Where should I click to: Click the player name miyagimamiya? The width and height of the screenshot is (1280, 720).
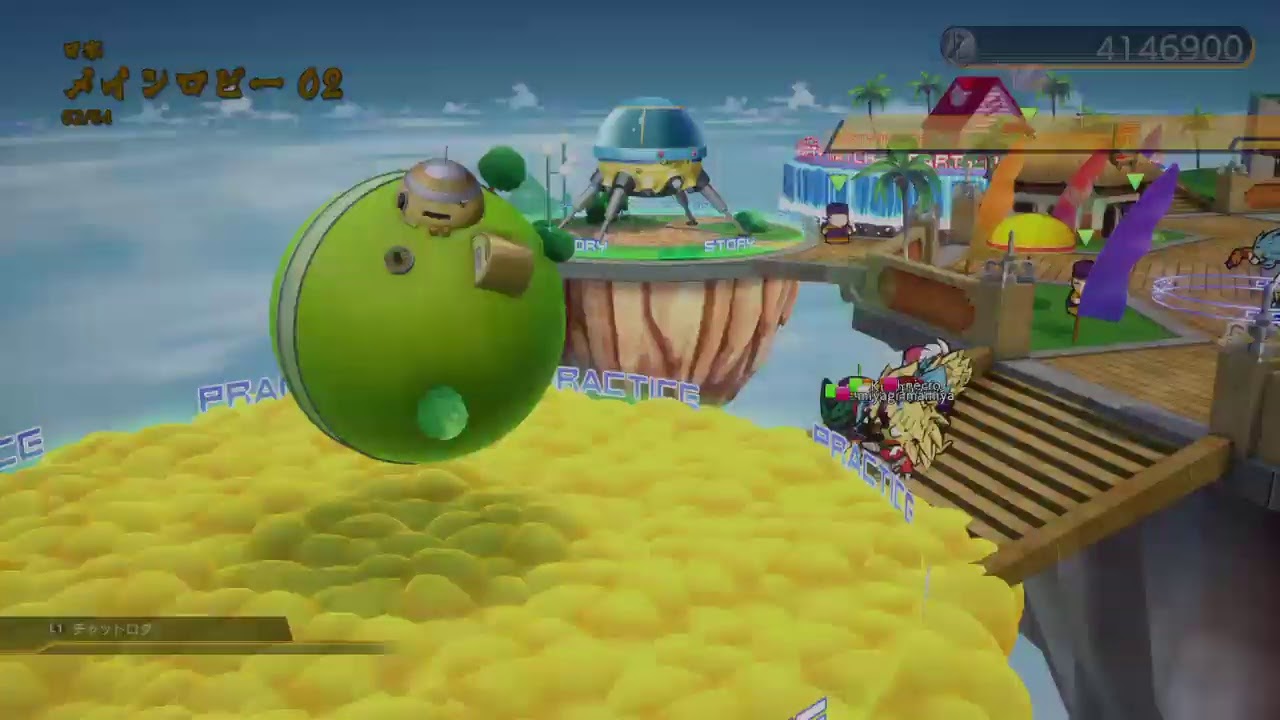point(905,397)
